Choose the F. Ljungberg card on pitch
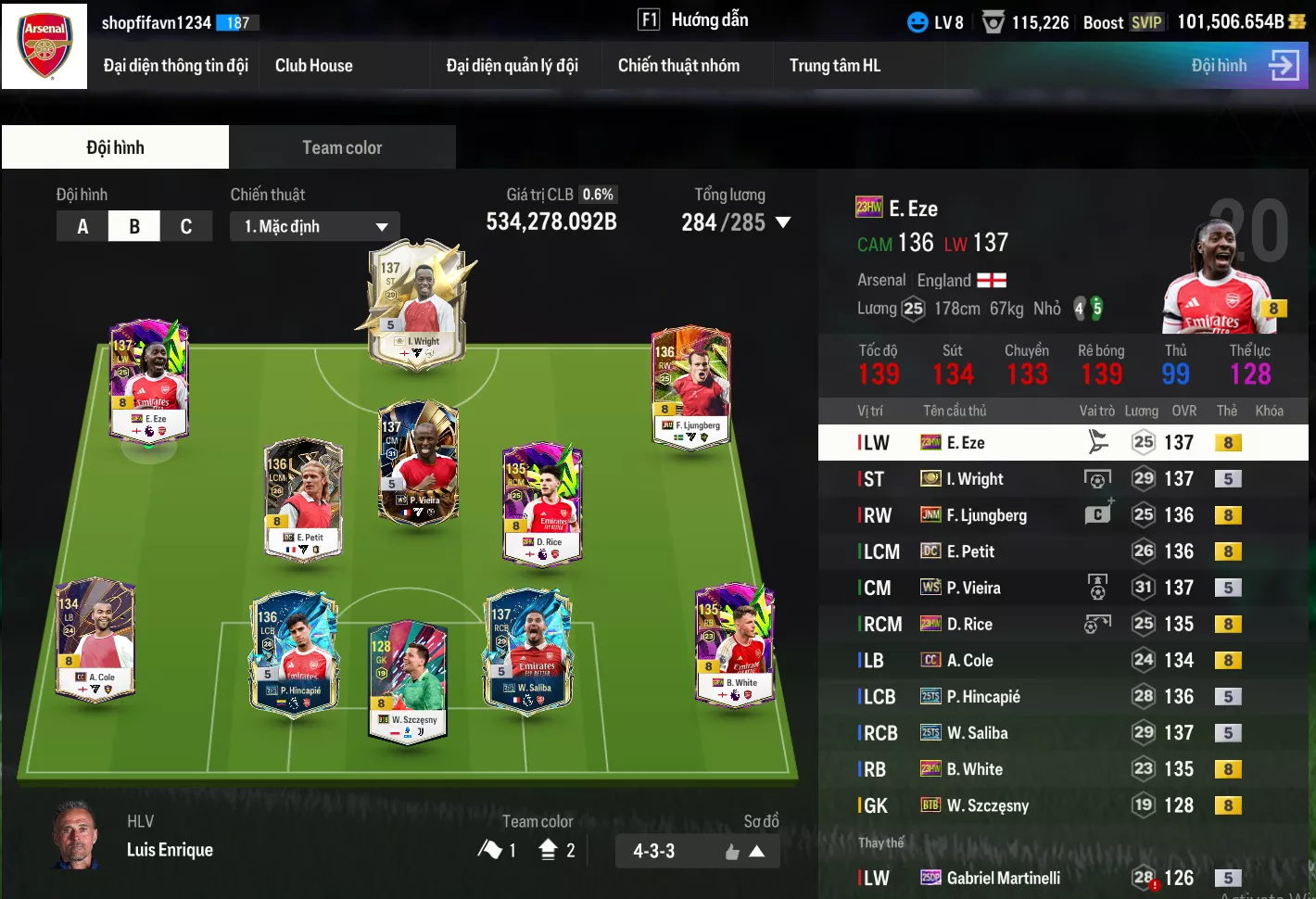The height and width of the screenshot is (899, 1316). 690,387
